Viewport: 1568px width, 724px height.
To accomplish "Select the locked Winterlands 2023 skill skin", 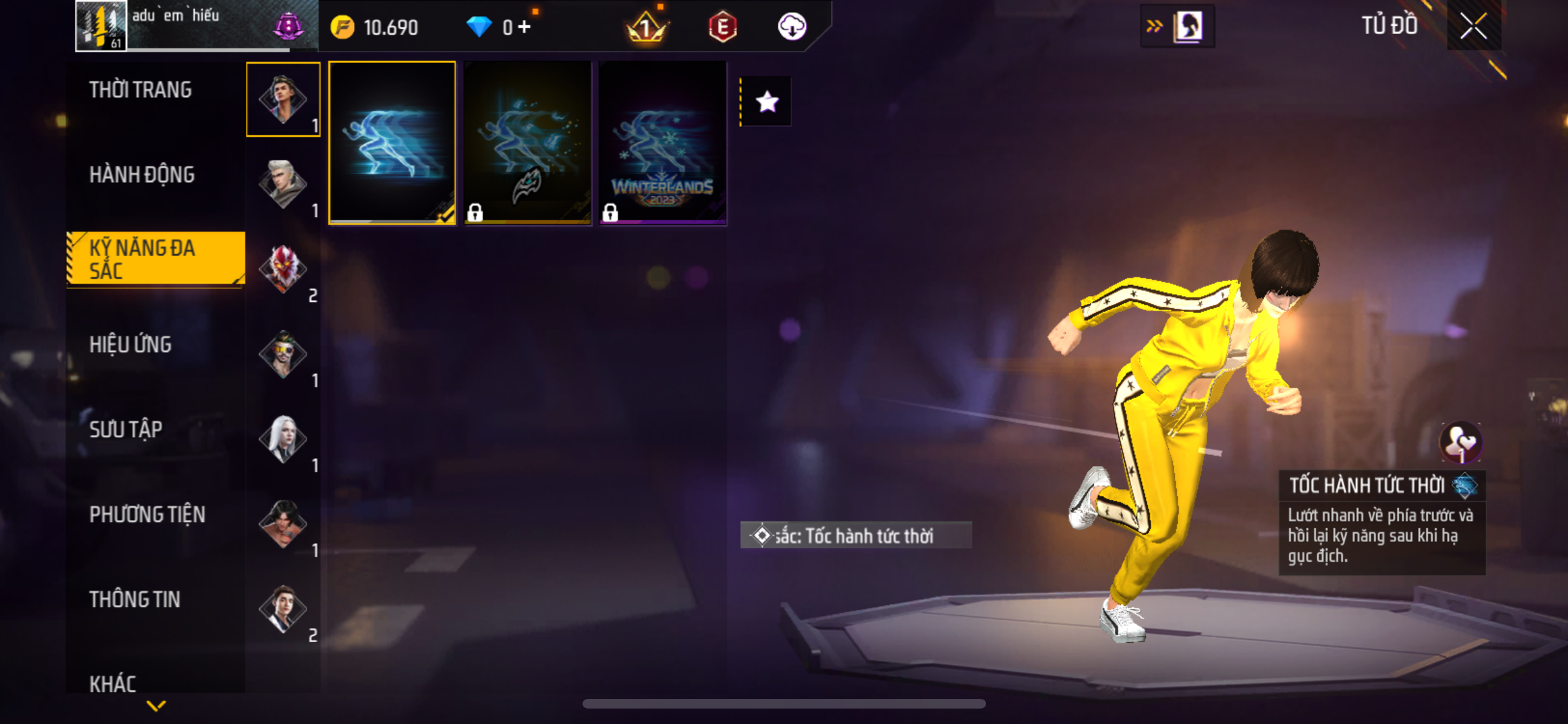I will (662, 143).
